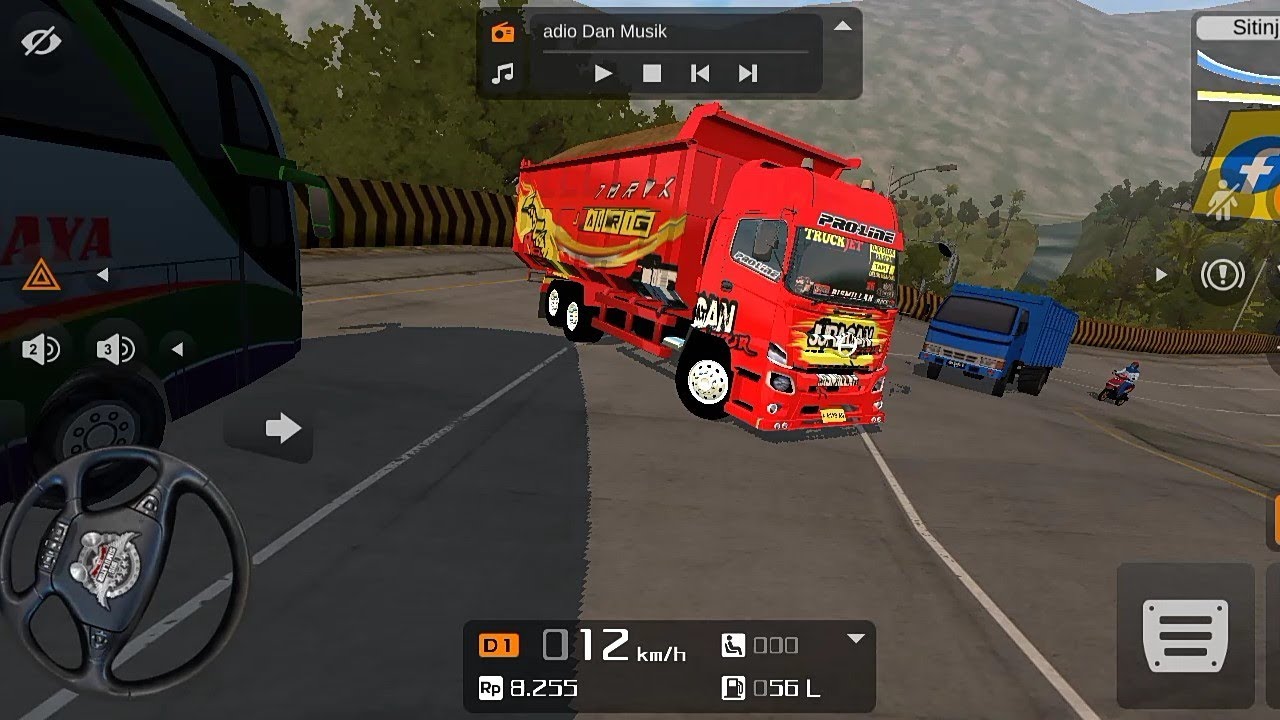Hide the HUD with the eye icon
This screenshot has width=1280, height=720.
41,41
